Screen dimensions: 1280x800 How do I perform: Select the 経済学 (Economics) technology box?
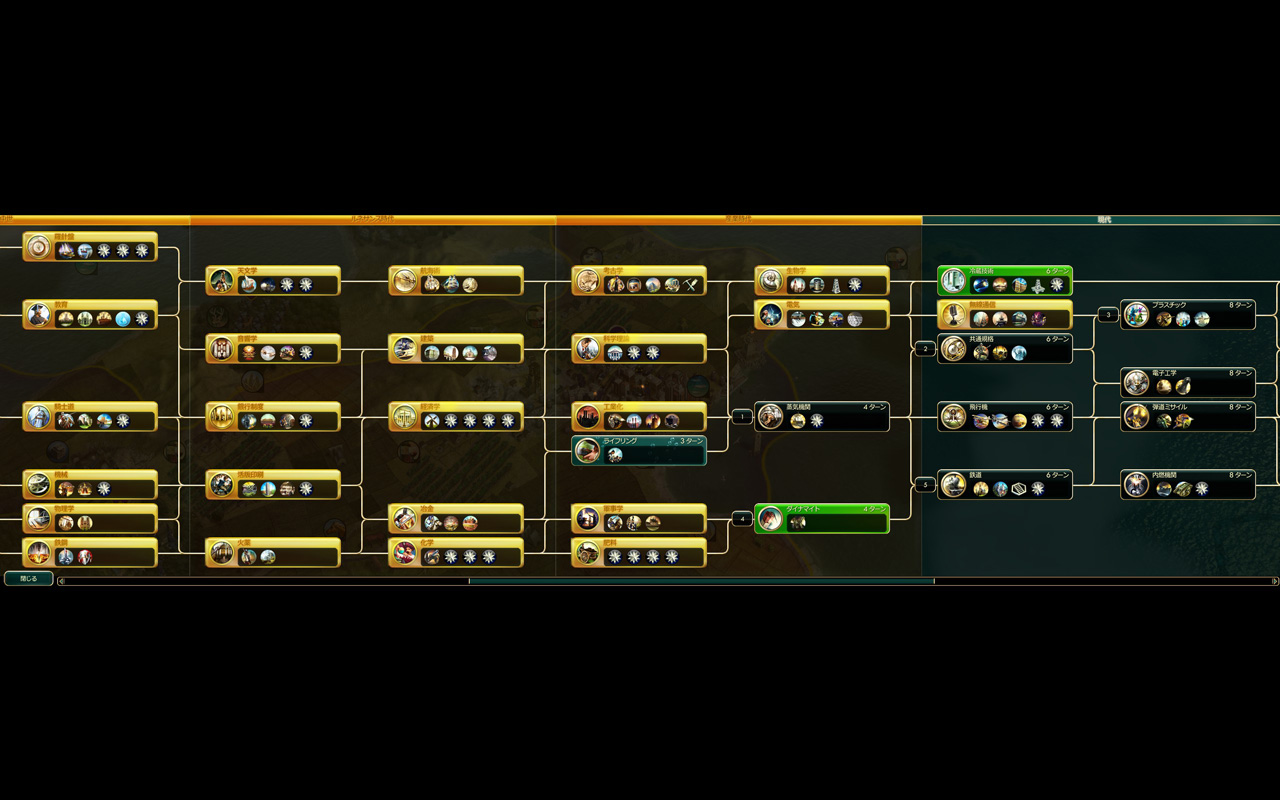456,417
